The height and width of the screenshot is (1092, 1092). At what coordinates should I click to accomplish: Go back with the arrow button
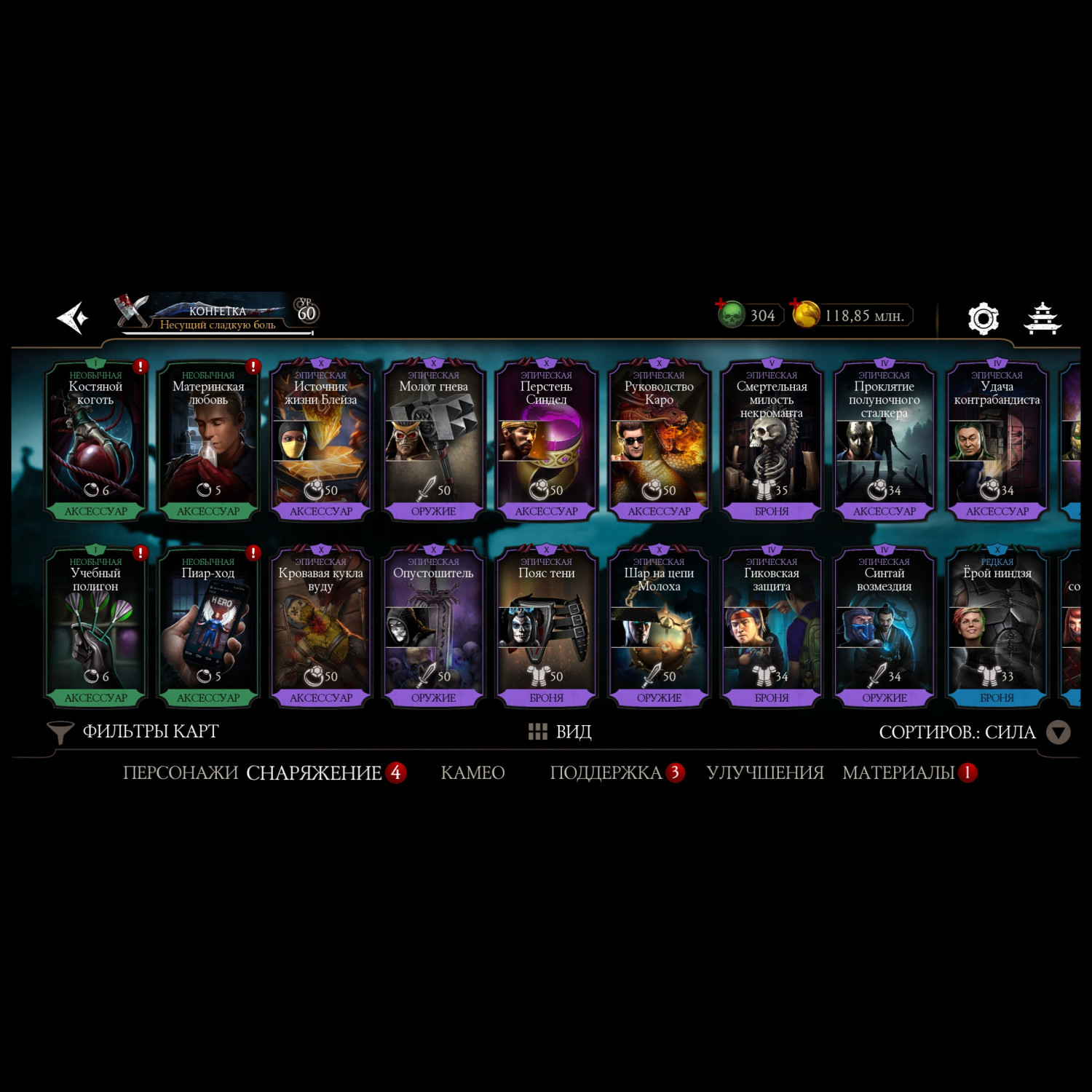(x=73, y=318)
